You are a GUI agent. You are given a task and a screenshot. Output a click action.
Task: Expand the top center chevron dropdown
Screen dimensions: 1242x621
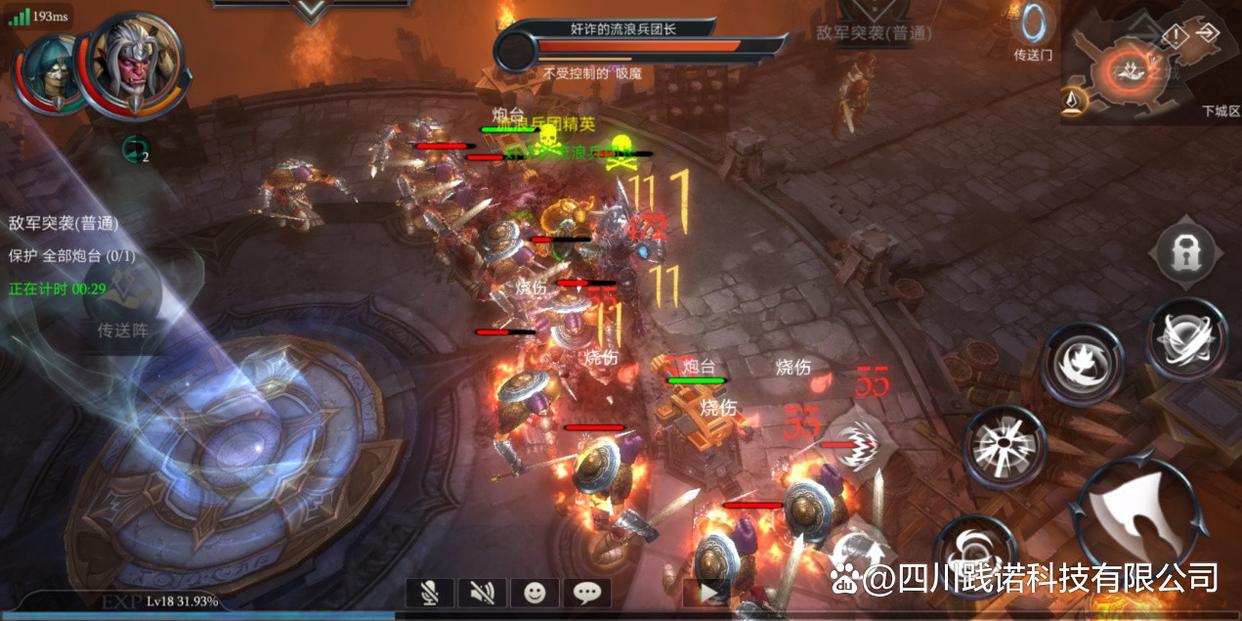point(311,10)
